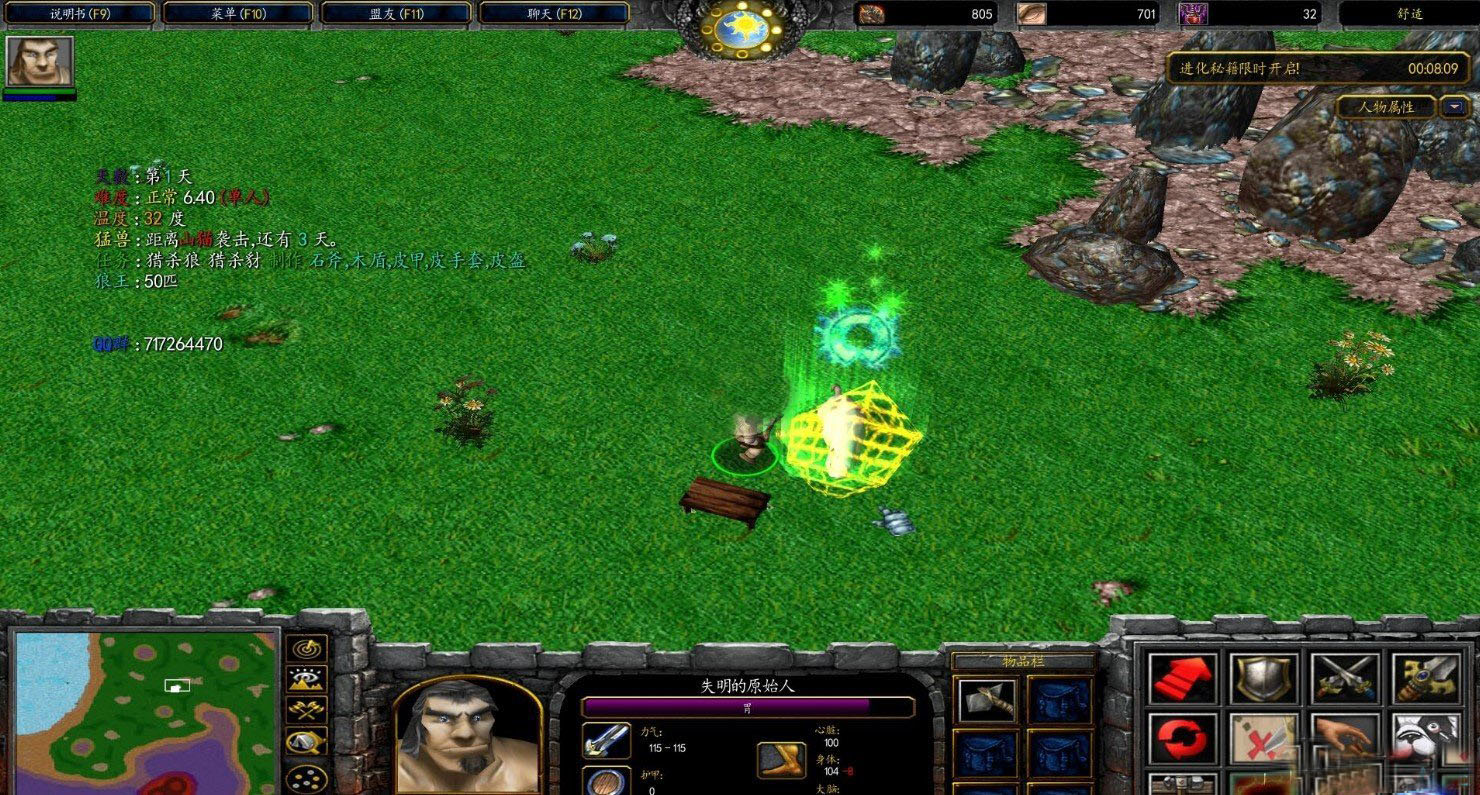Screen dimensions: 1480x795
Task: Choose the red arrow Move command
Action: tap(1184, 680)
